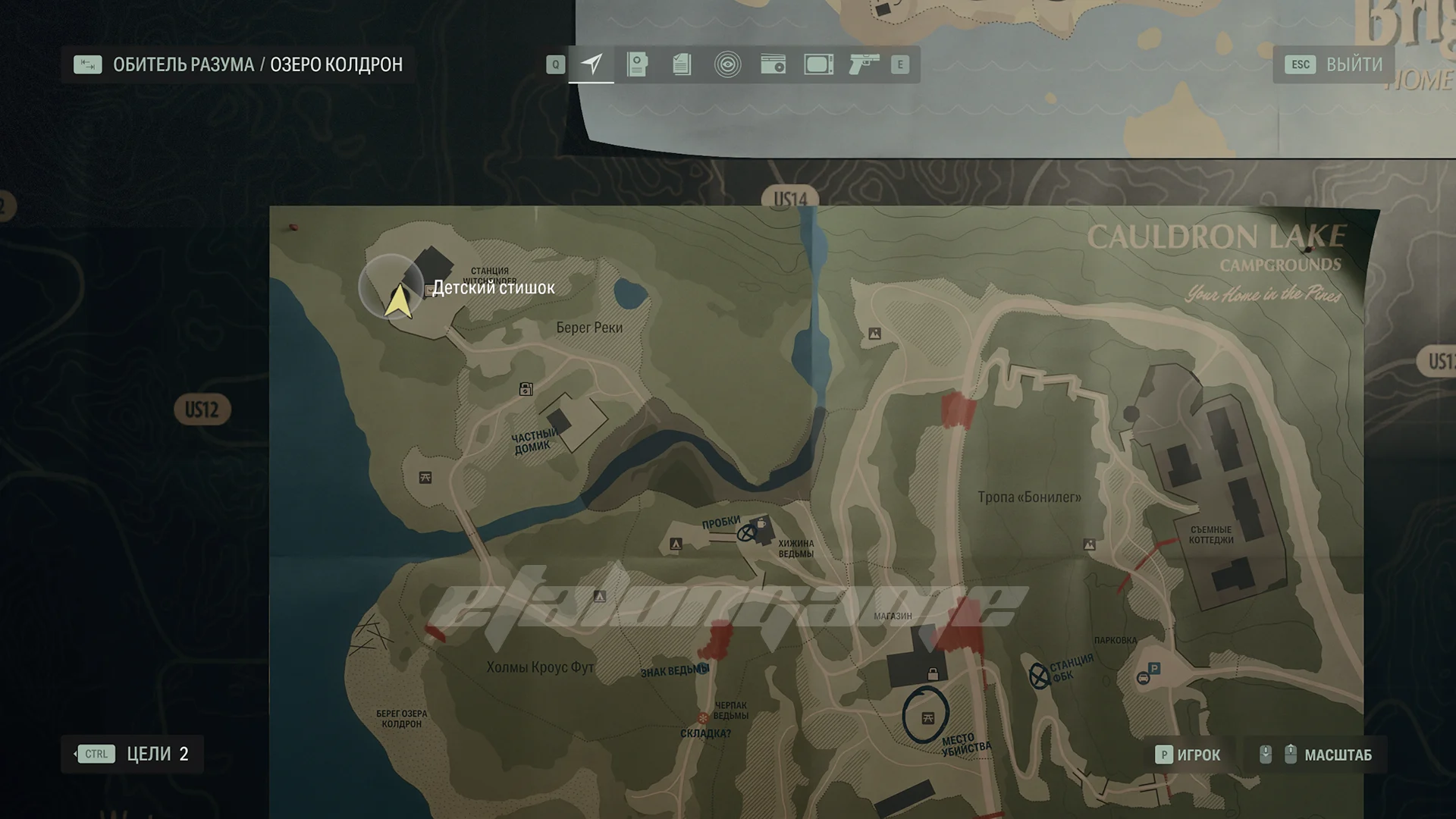Image resolution: width=1456 pixels, height=819 pixels.
Task: Select the padlock marker at the Магазин building
Action: tap(933, 674)
